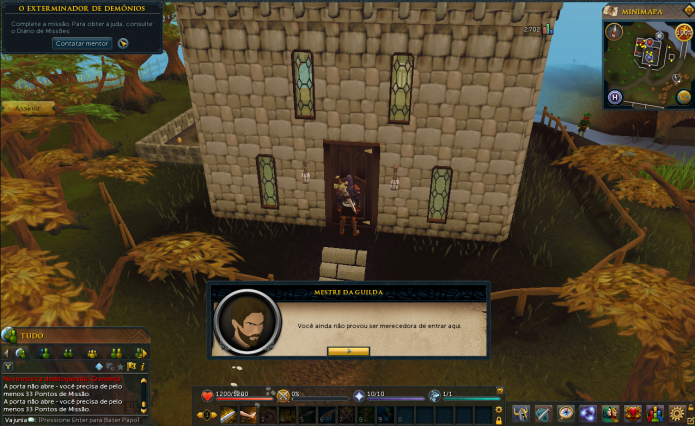Open the Tudo chat tab
Image resolution: width=695 pixels, height=426 pixels.
pyautogui.click(x=35, y=336)
